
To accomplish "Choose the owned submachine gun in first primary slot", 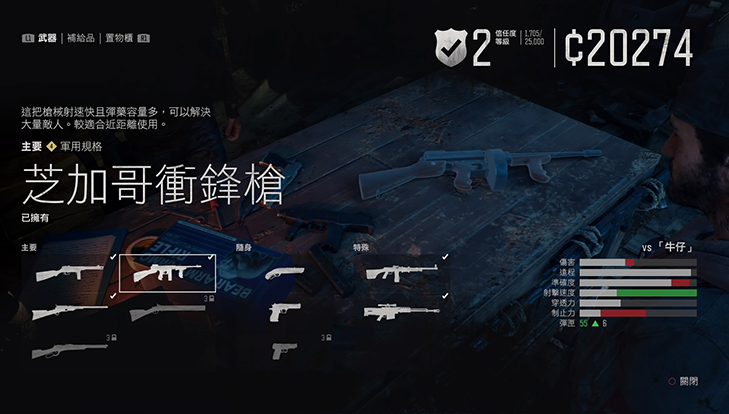I will [68, 272].
